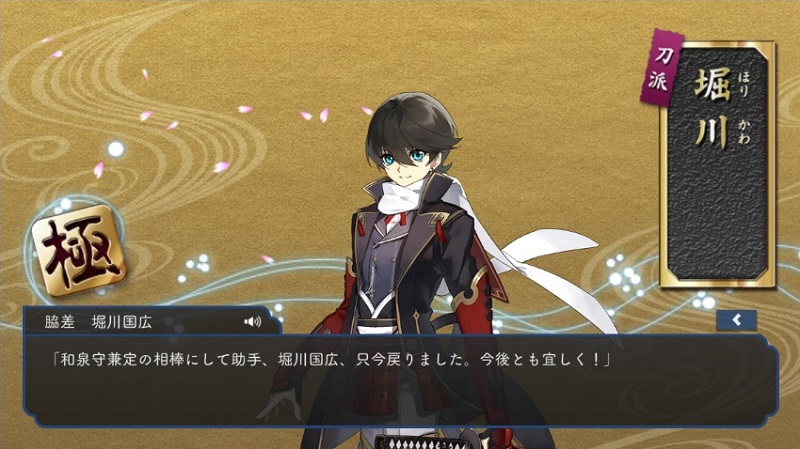This screenshot has width=800, height=449.
Task: Advance the dialogue text box
Action: 400,385
